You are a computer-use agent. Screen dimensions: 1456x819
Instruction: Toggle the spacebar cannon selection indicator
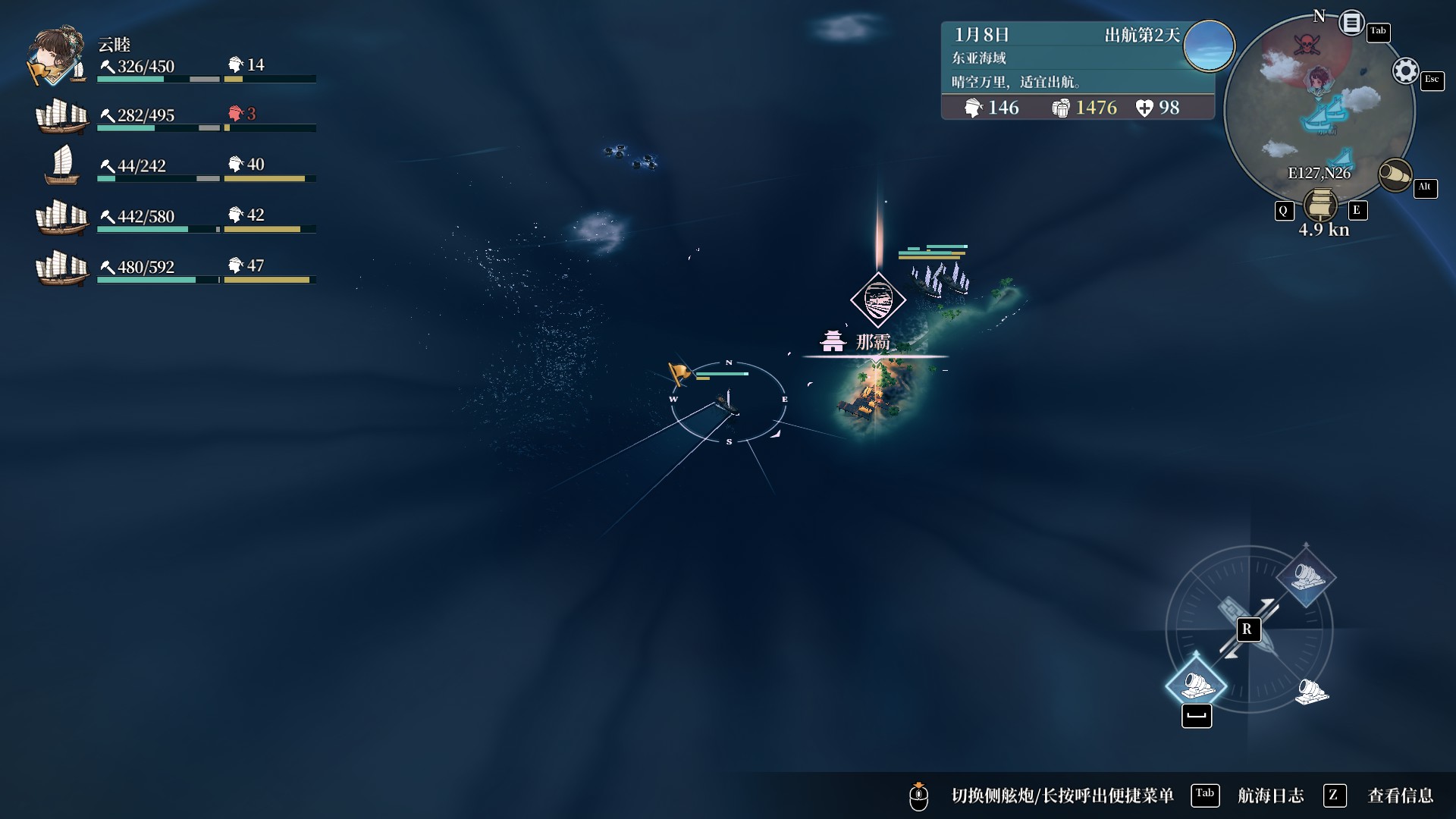coord(1197,715)
